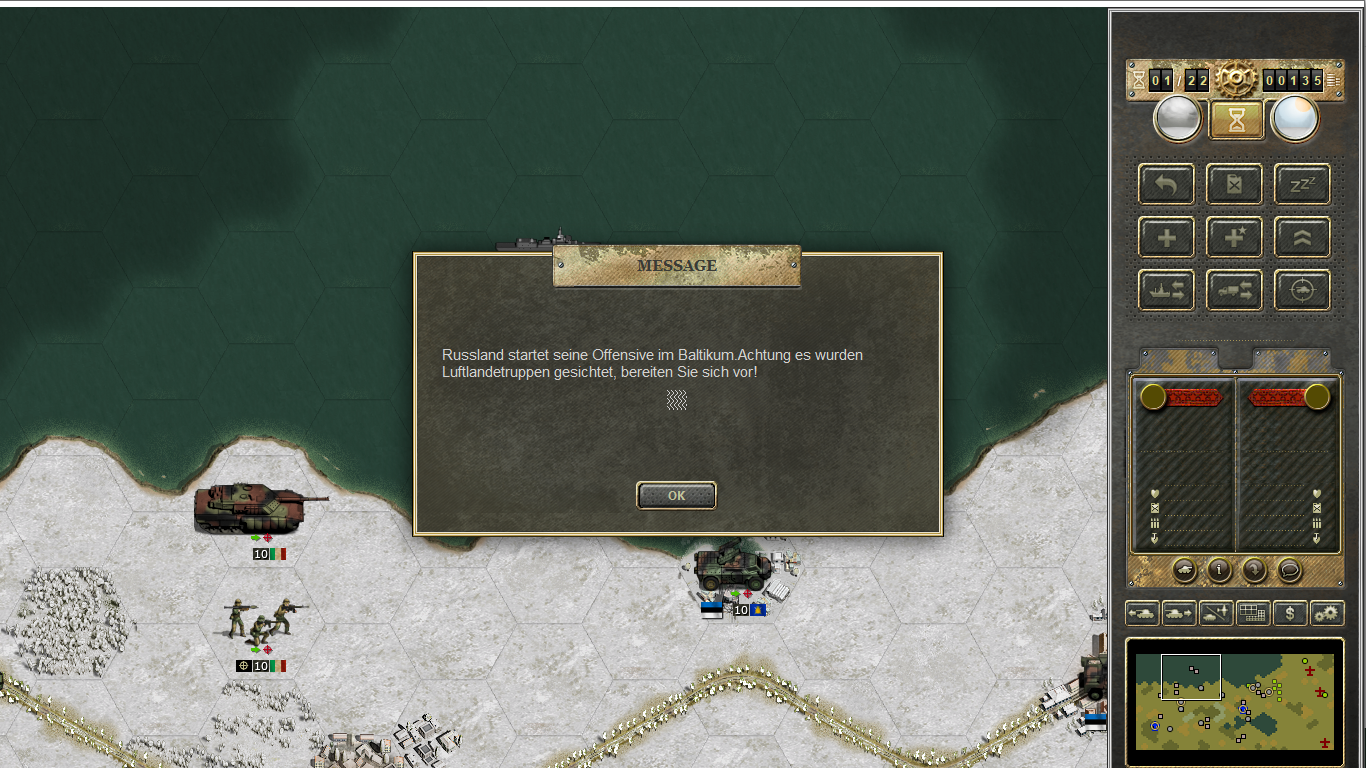
Task: Embark the unit on a ship transport
Action: point(1166,290)
